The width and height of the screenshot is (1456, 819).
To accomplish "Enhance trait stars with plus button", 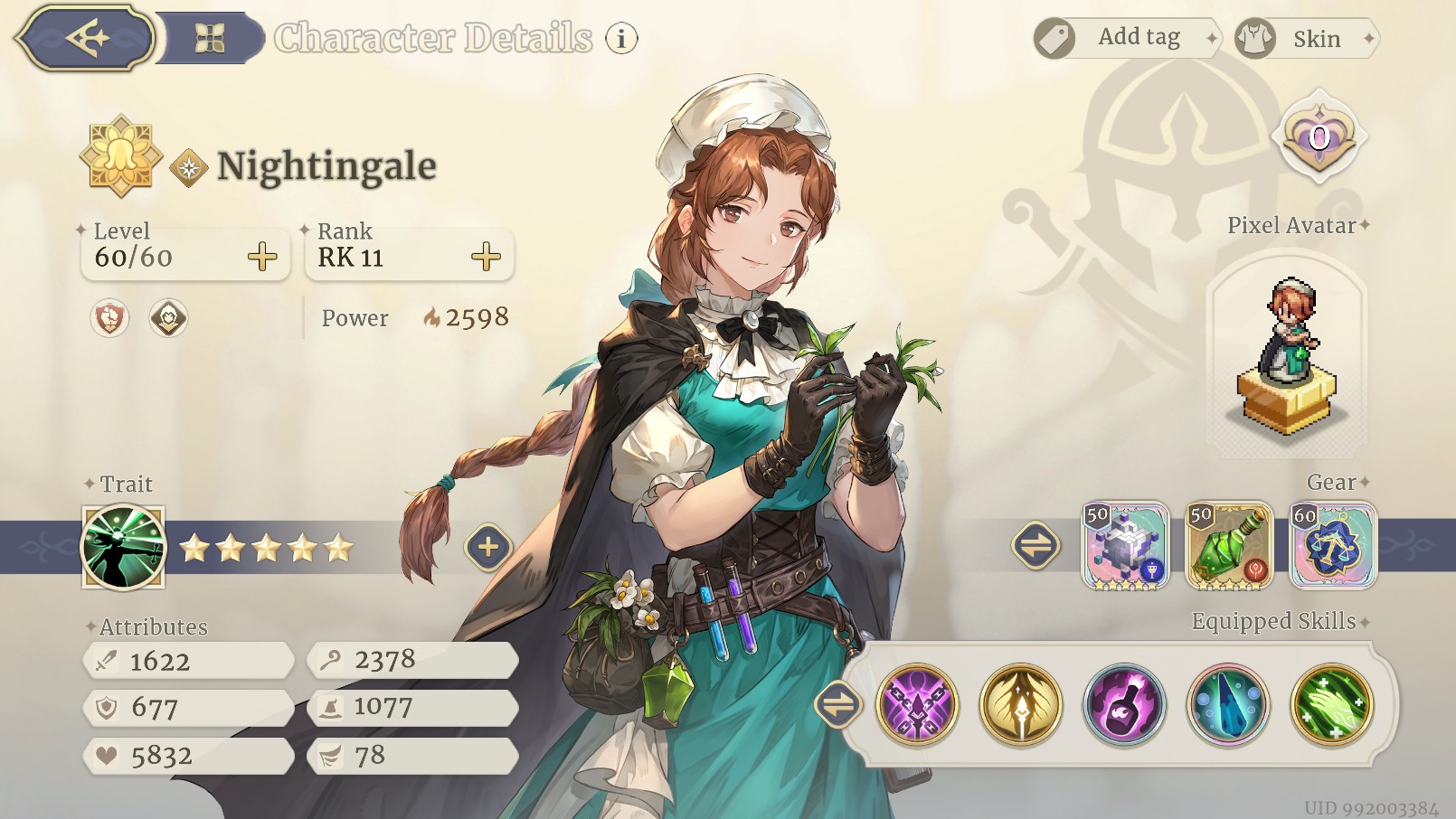I will [488, 547].
